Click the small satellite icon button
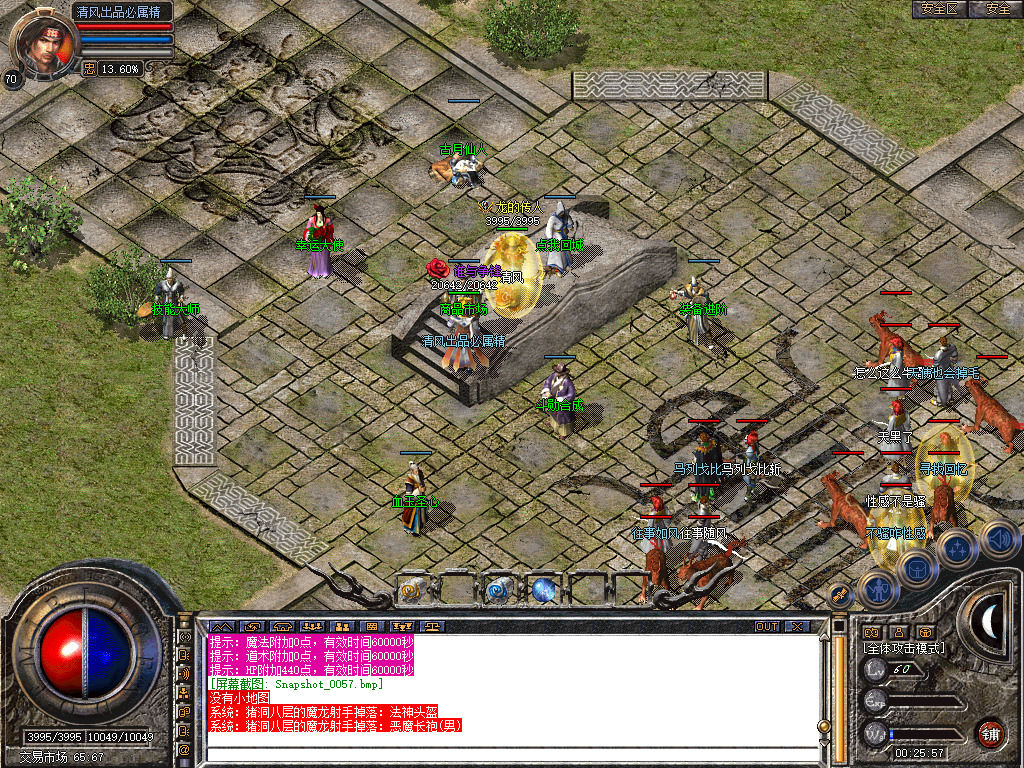Screen dimensions: 1024x768 (x=840, y=595)
